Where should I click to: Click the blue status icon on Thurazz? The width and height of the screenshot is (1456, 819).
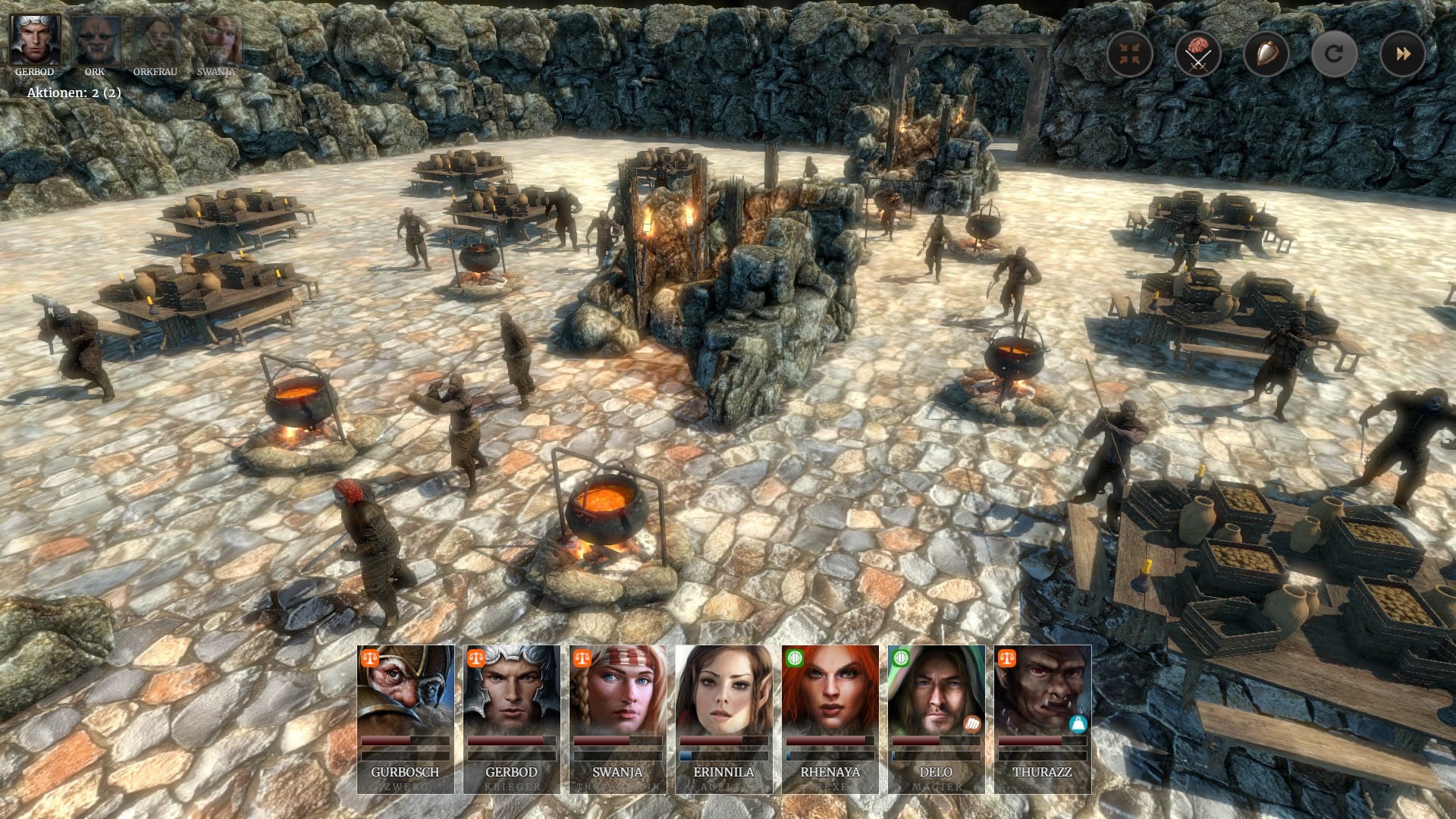(1078, 723)
